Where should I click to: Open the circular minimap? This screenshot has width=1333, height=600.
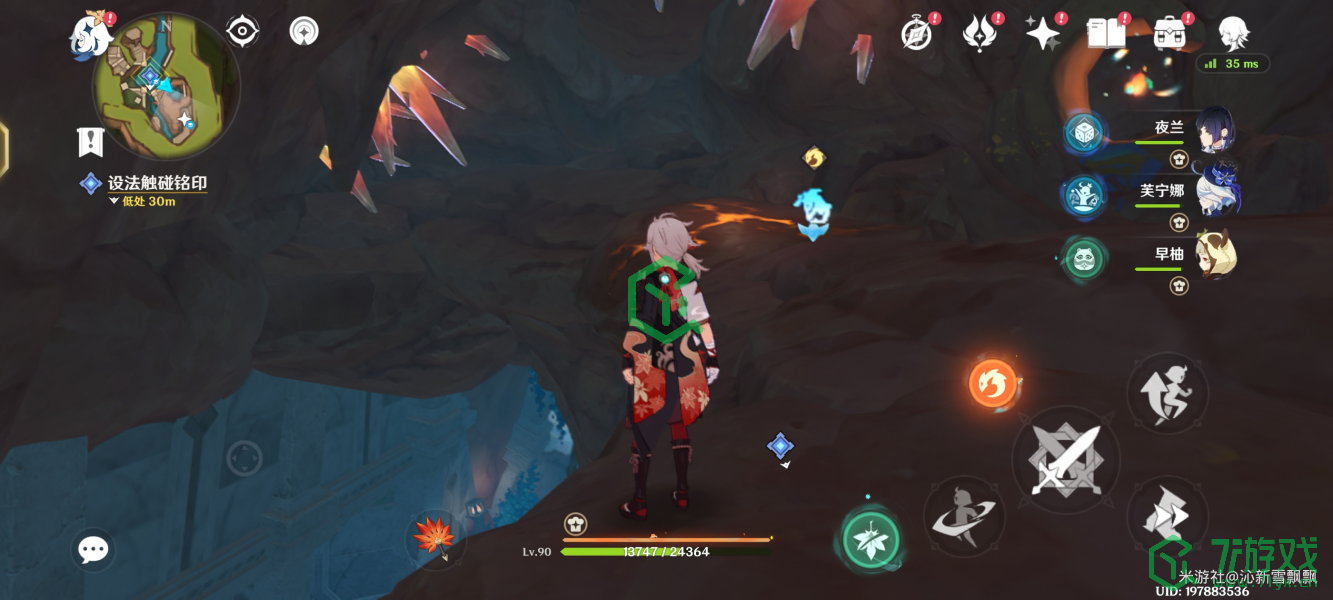(x=165, y=86)
